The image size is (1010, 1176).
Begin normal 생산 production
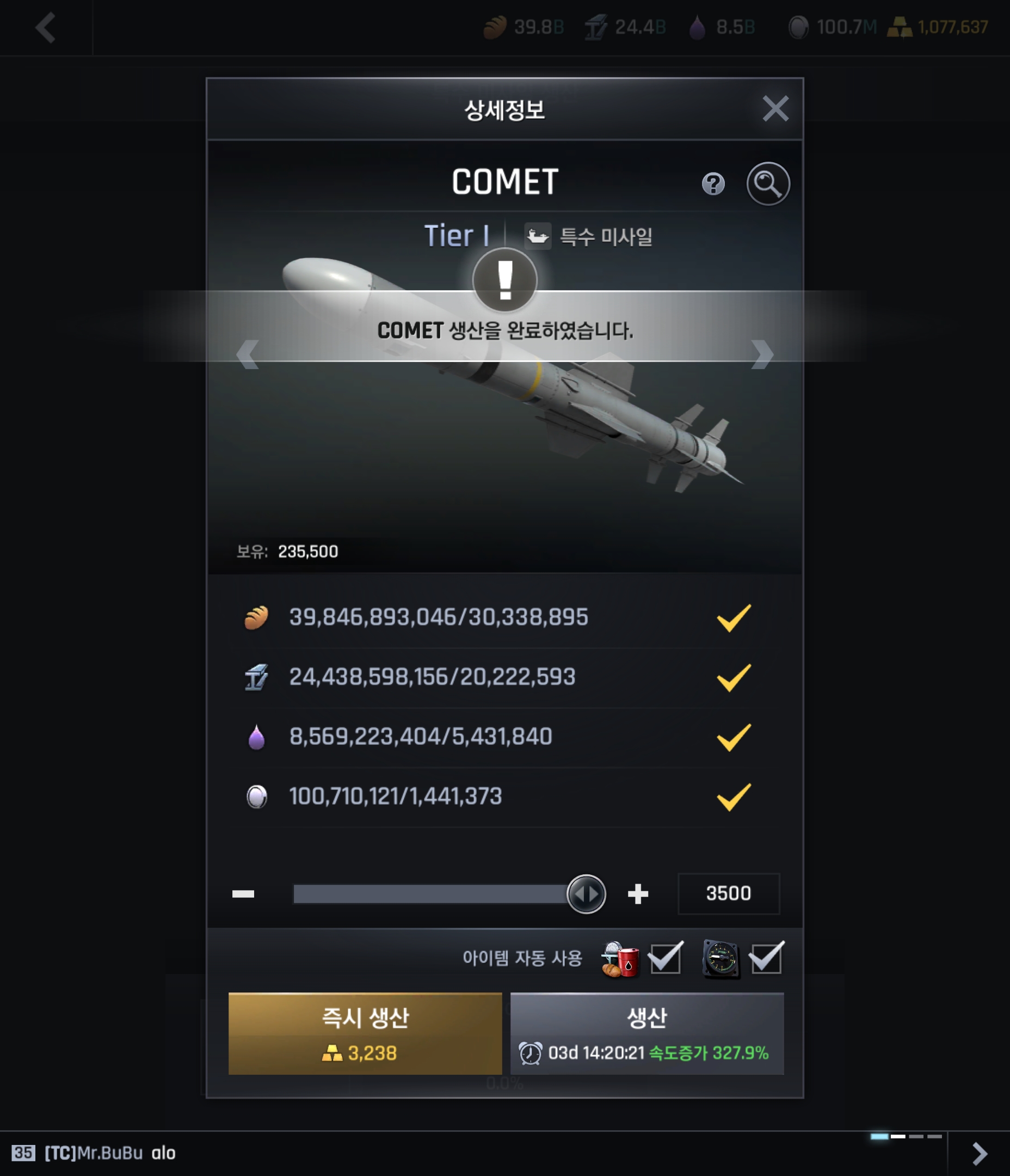pos(647,1033)
